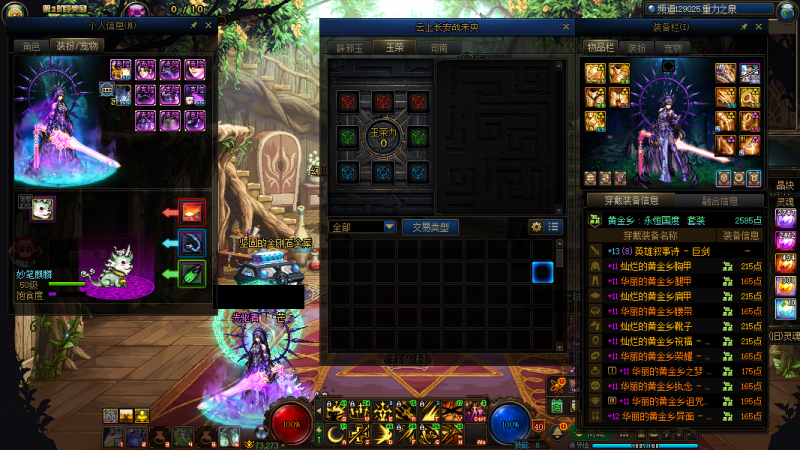The height and width of the screenshot is (450, 800).
Task: Switch to the 宠物 tab in the equipment window
Action: [670, 47]
